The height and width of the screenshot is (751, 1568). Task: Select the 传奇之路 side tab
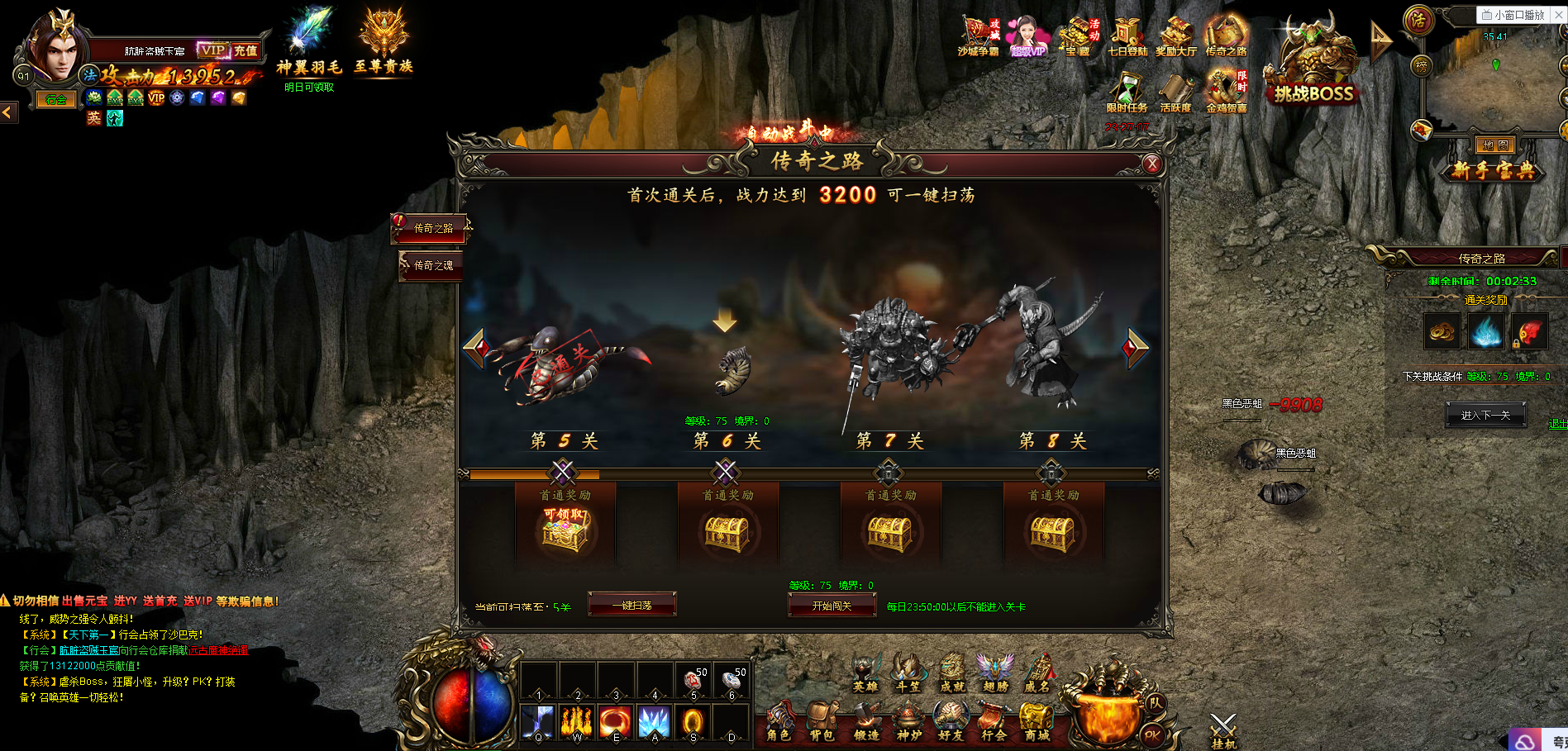click(431, 228)
